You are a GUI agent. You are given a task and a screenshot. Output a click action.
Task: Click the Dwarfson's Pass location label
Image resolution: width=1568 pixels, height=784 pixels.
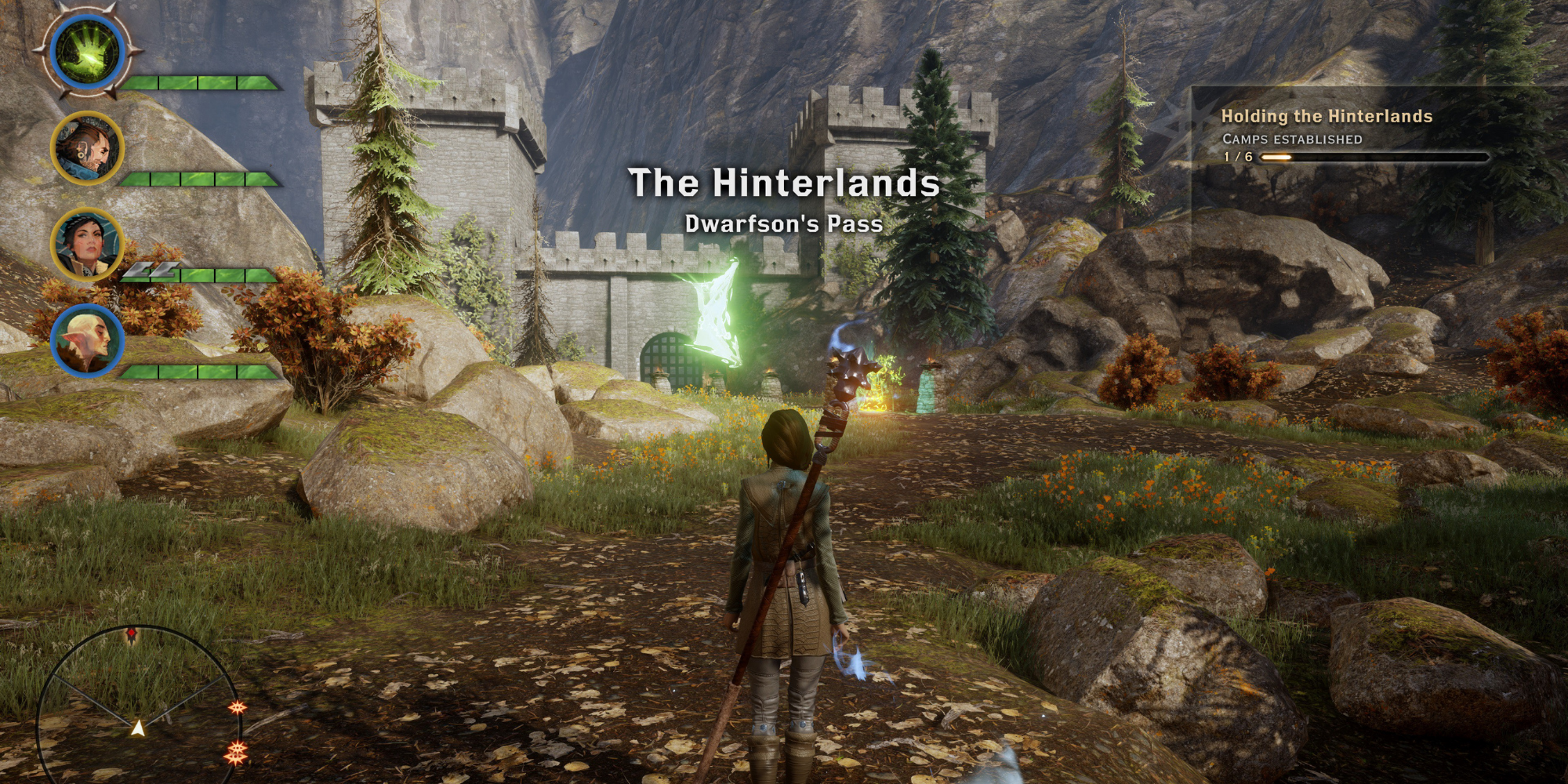[784, 225]
